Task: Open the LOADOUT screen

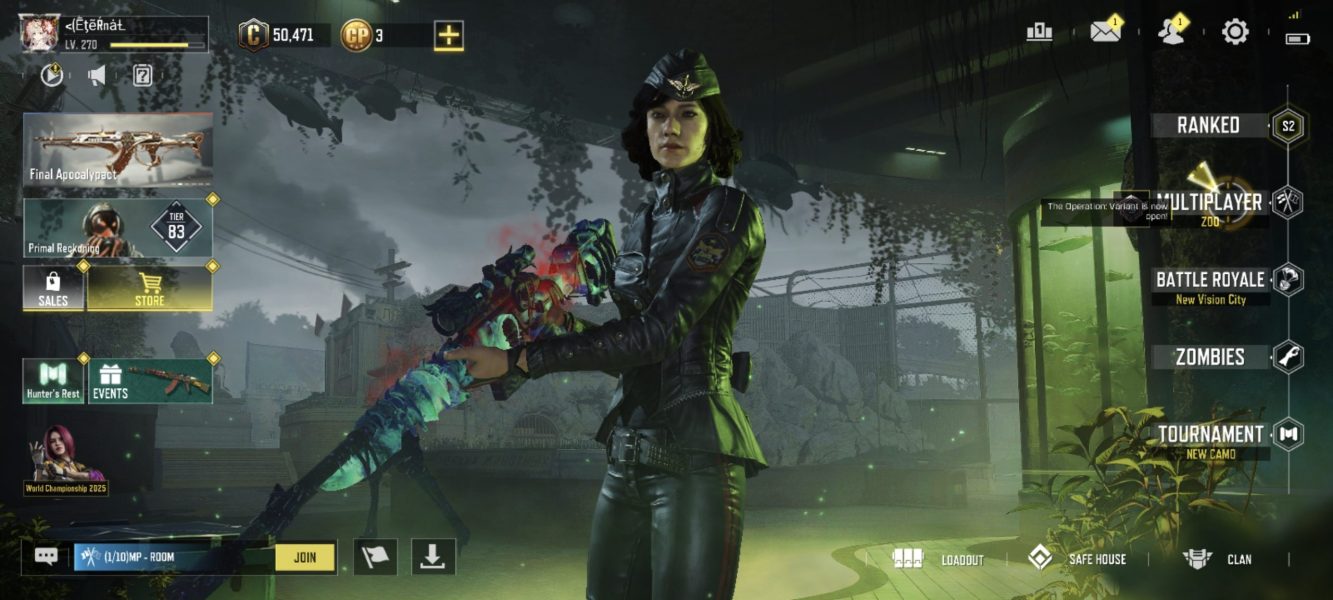Action: [x=938, y=559]
